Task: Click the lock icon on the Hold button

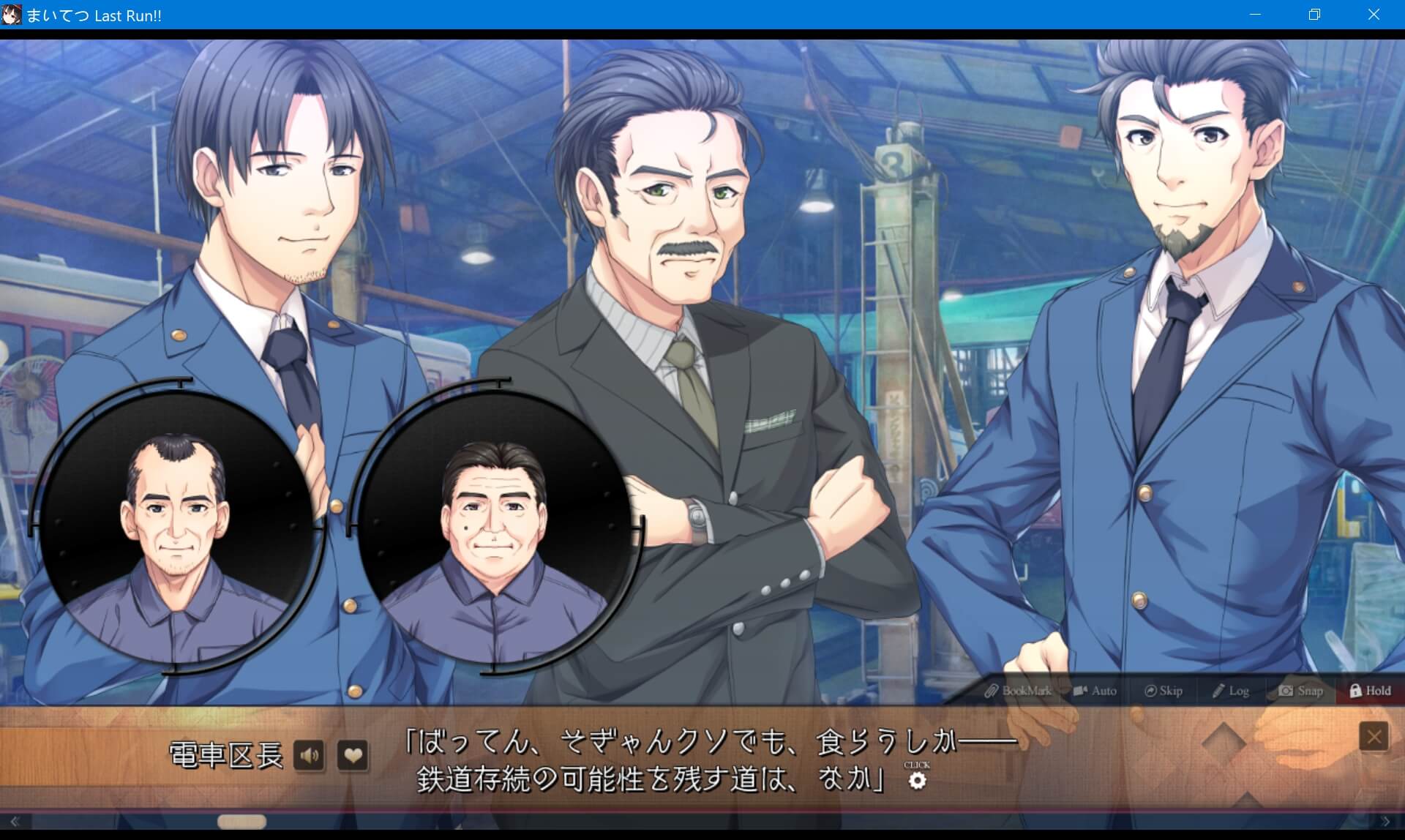Action: 1354,690
